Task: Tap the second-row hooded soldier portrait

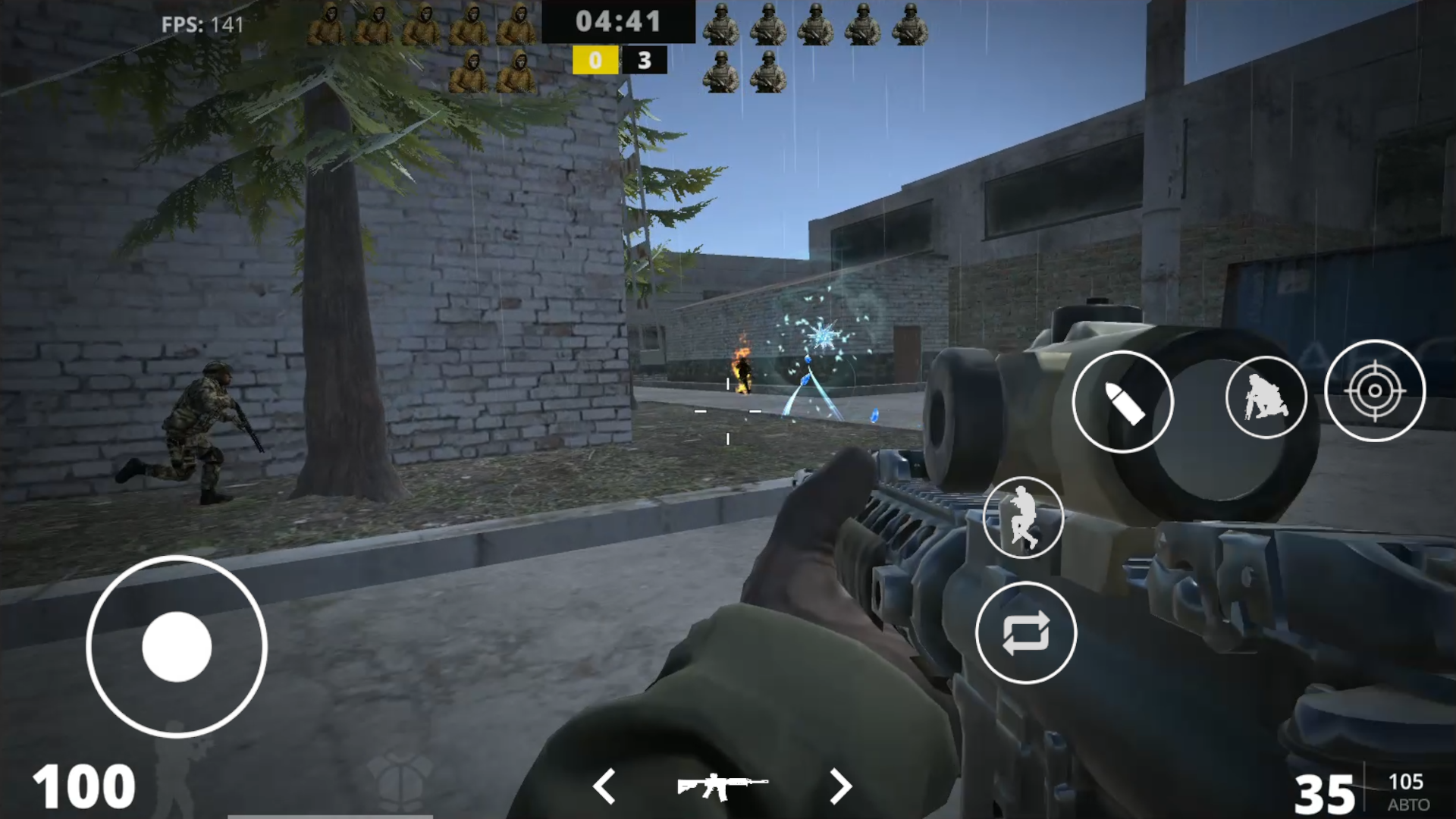Action: (x=470, y=71)
